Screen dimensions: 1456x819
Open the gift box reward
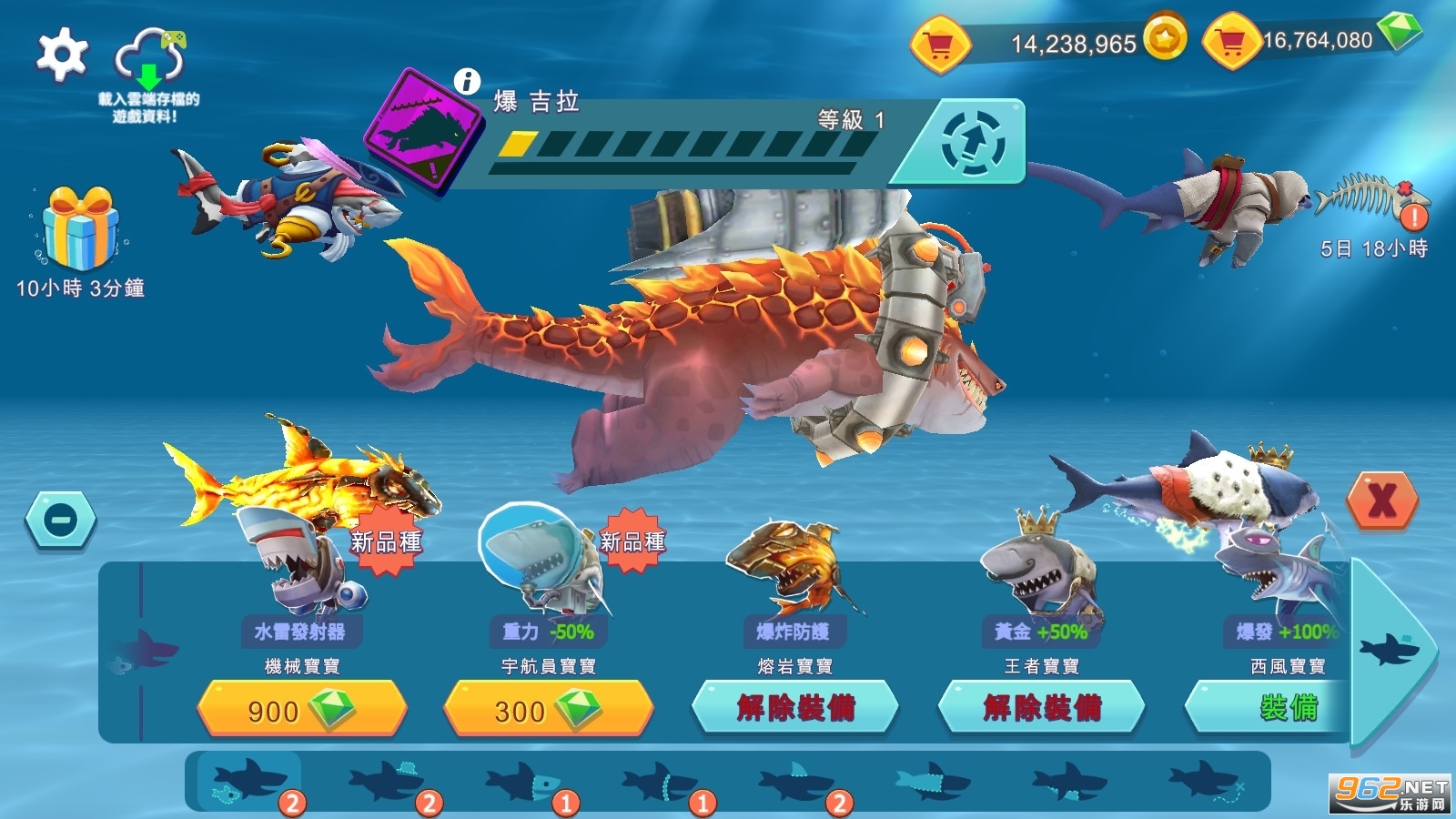(x=80, y=227)
